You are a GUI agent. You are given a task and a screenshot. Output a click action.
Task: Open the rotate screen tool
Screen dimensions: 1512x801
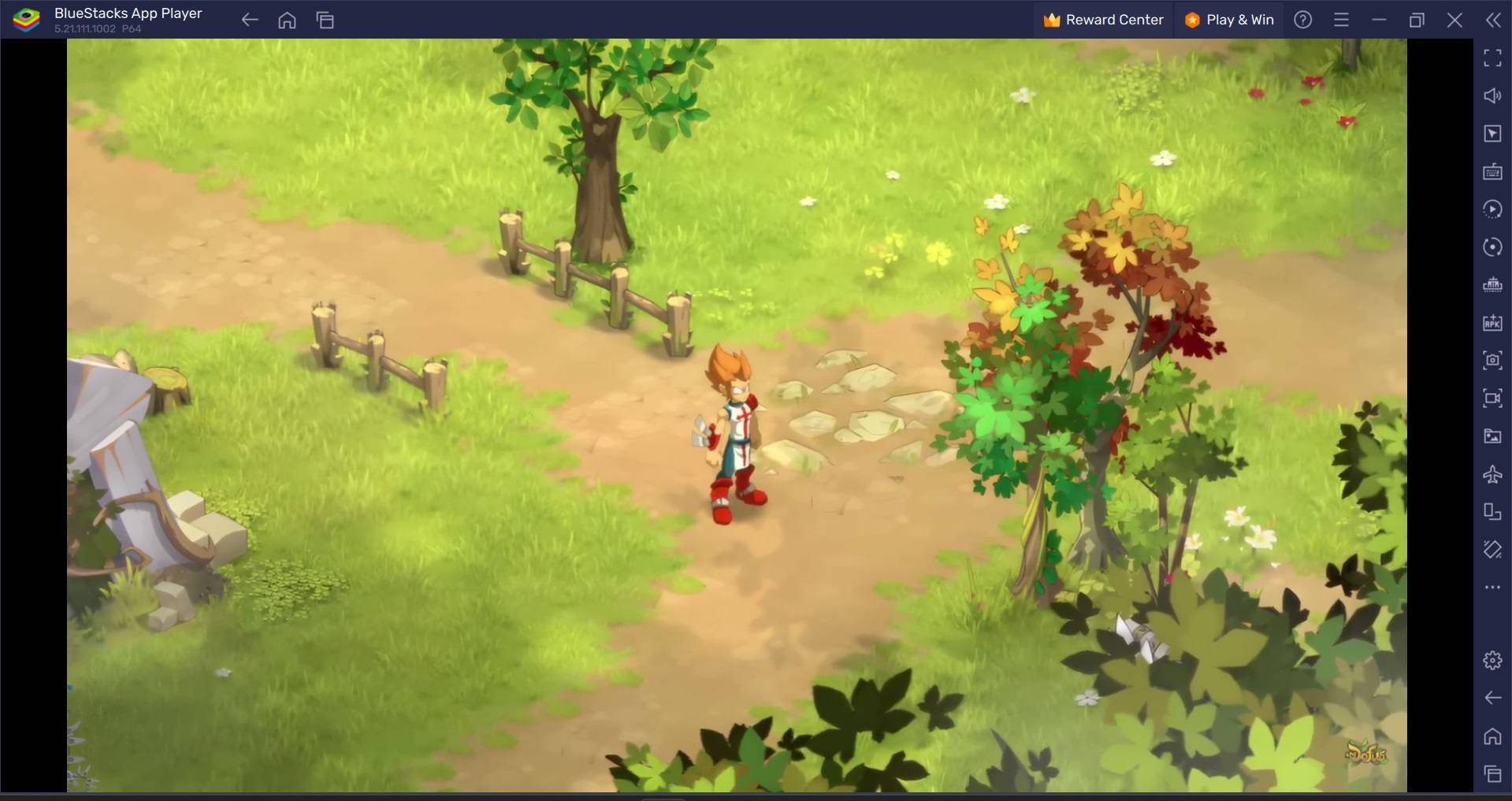(x=1492, y=512)
